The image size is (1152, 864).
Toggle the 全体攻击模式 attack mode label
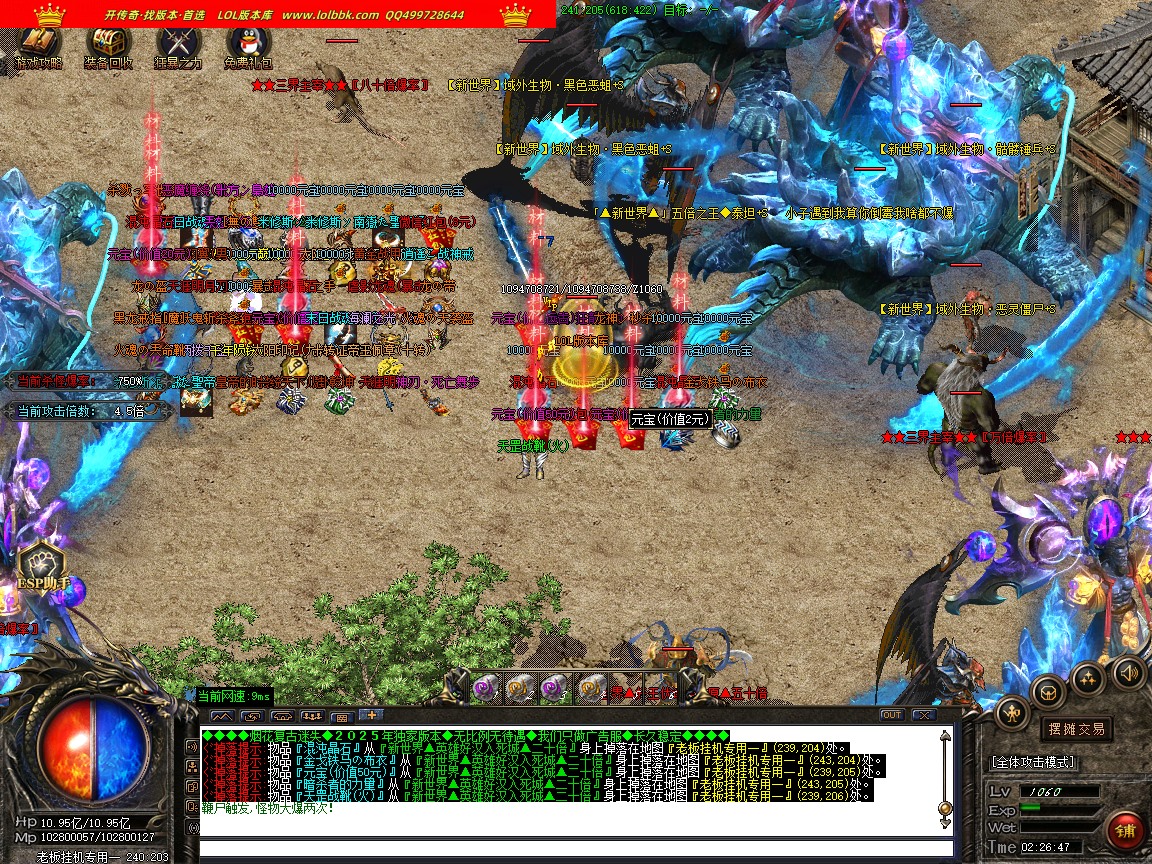1034,762
